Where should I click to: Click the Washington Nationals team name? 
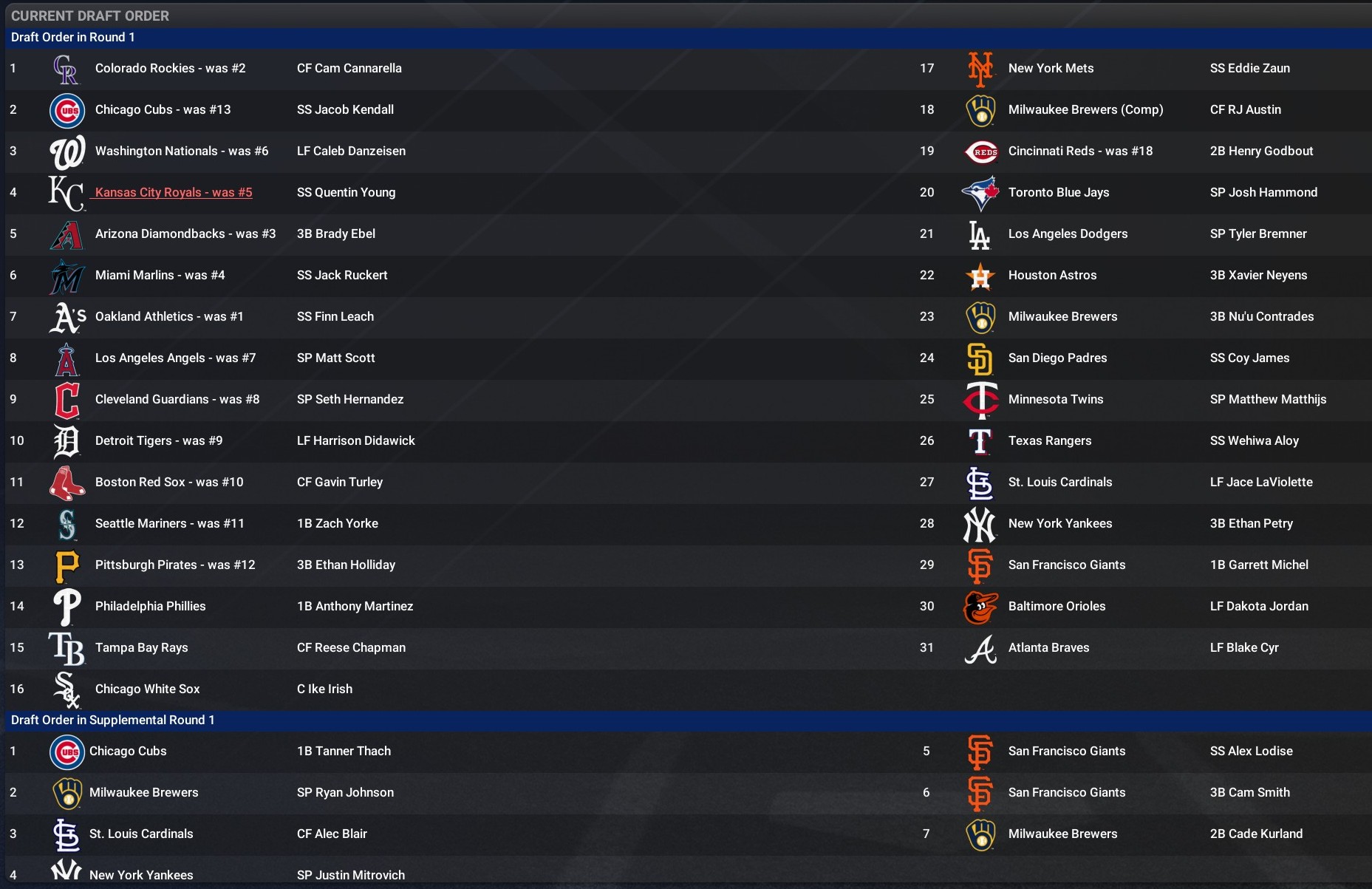(x=182, y=151)
